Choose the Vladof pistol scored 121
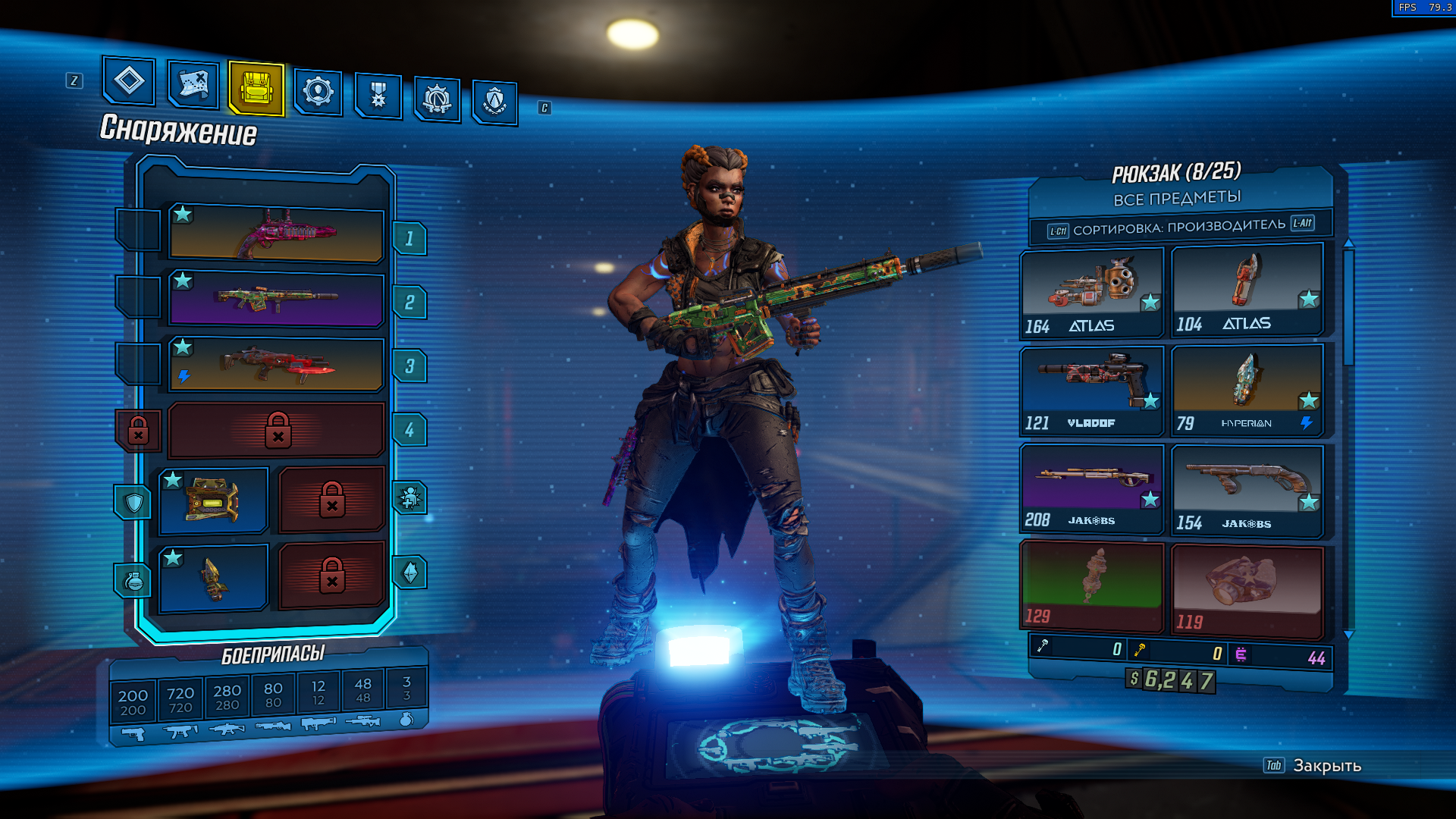The width and height of the screenshot is (1456, 819). coord(1091,391)
